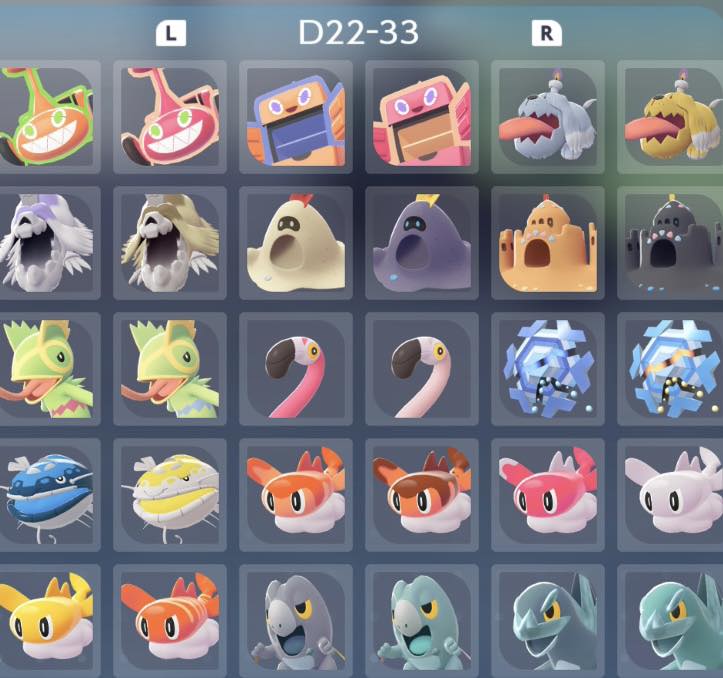Pick the tan Sandygast with red shovel
This screenshot has height=678, width=723.
tap(296, 243)
